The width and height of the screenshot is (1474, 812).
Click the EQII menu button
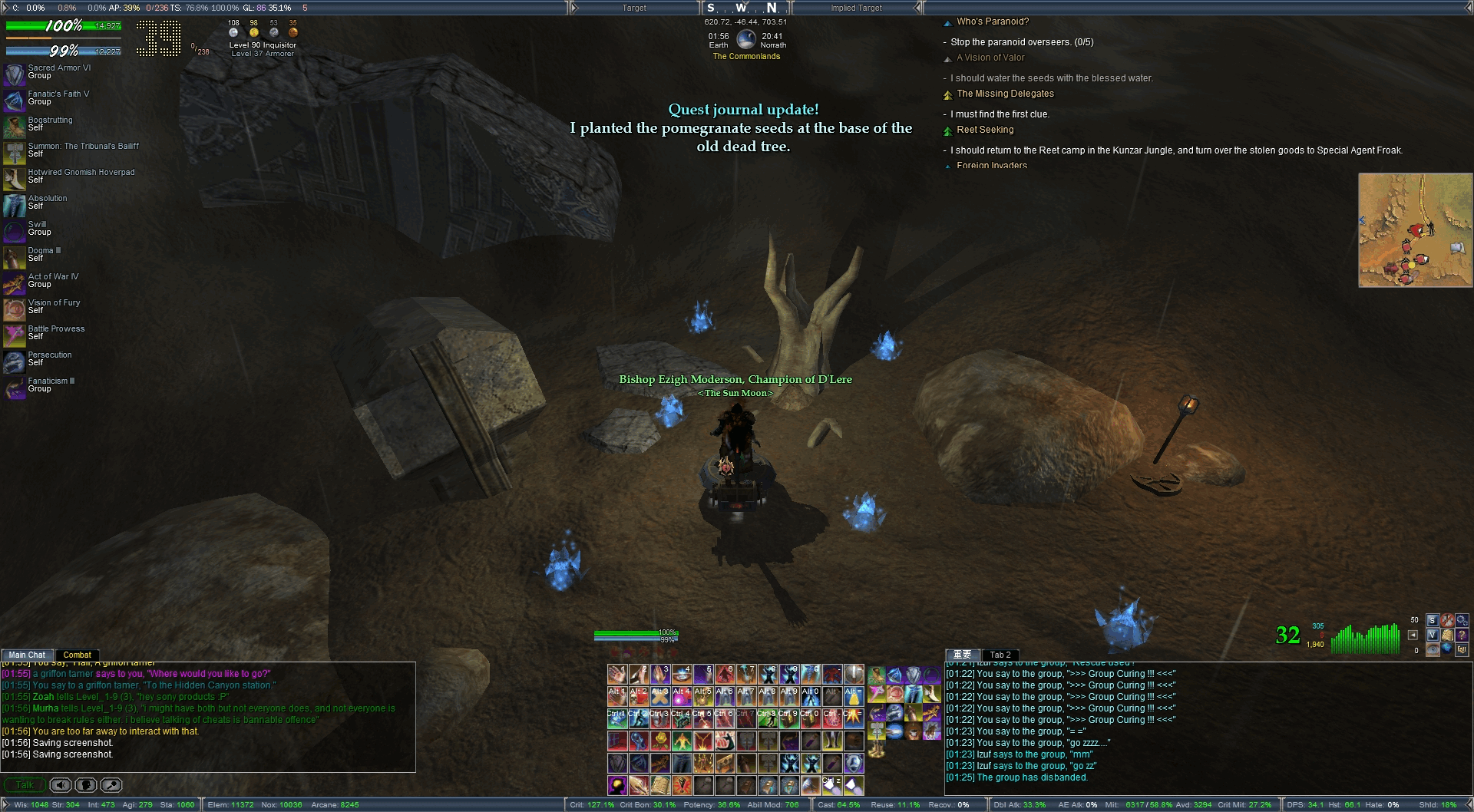tap(1461, 649)
